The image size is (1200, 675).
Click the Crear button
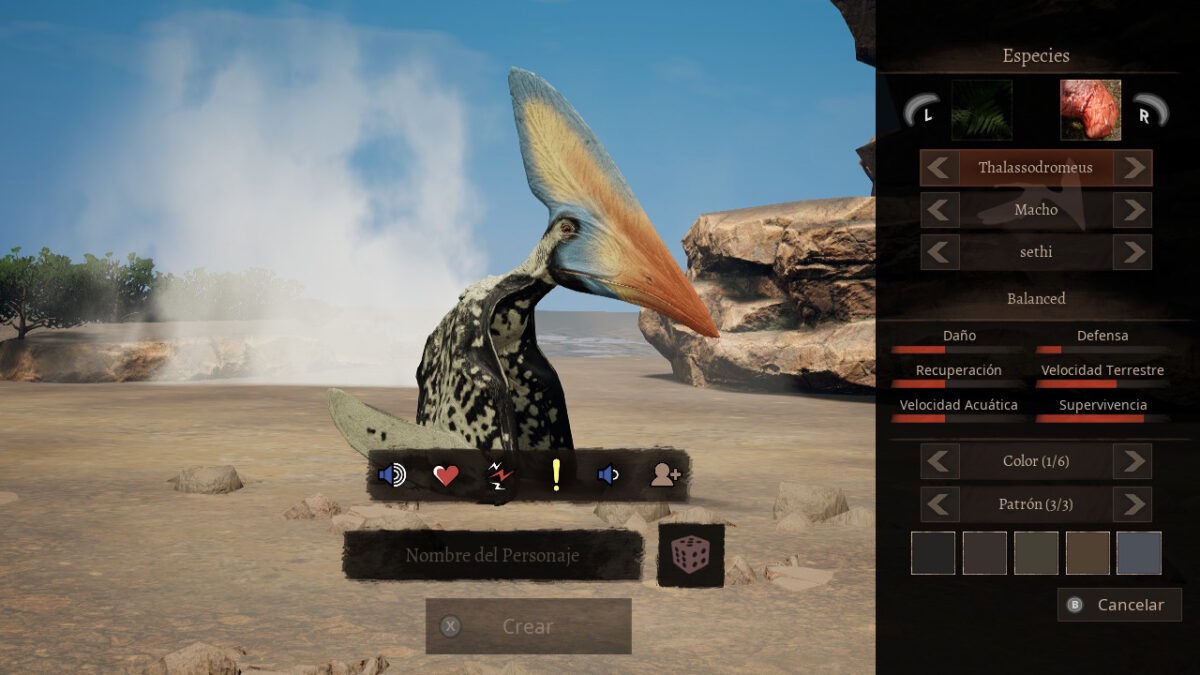[528, 626]
